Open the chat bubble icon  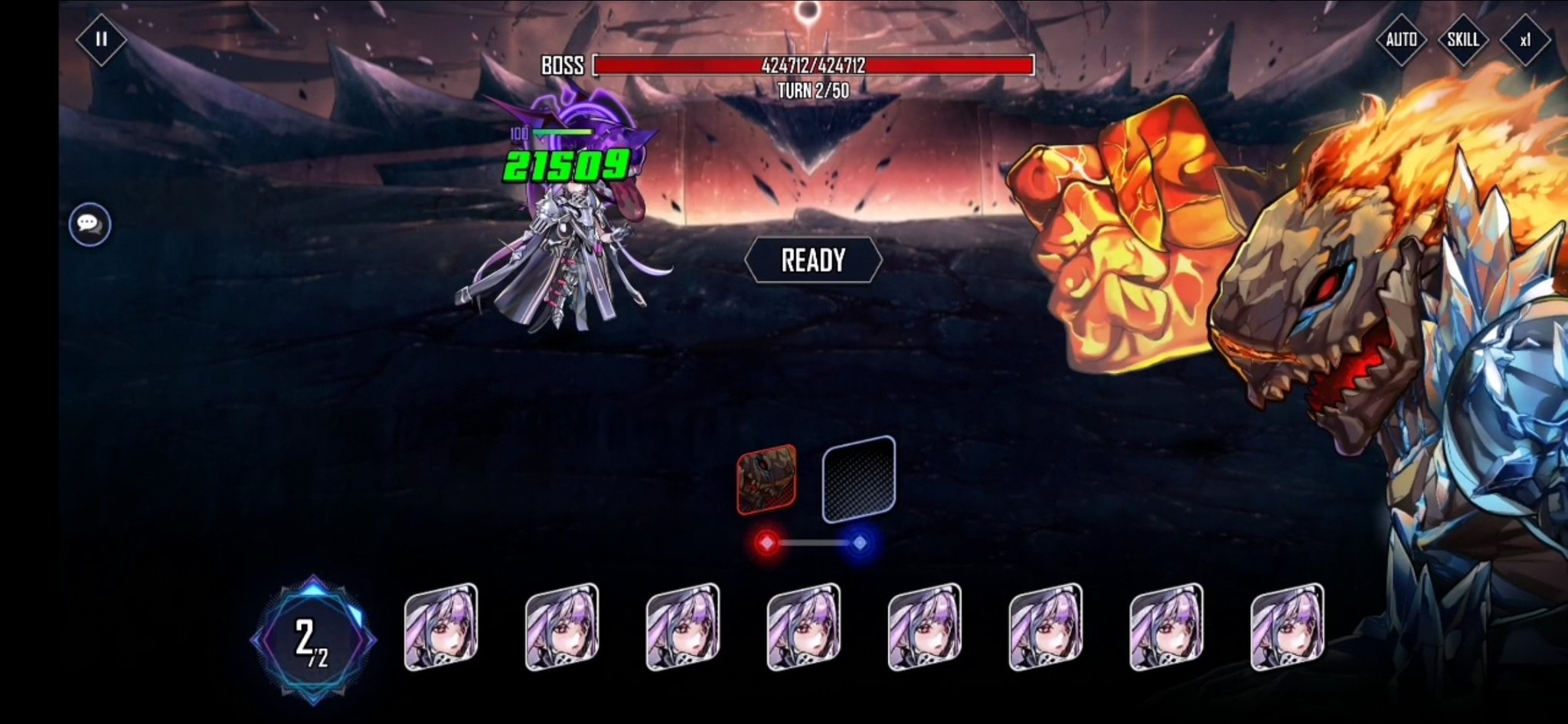pyautogui.click(x=90, y=224)
